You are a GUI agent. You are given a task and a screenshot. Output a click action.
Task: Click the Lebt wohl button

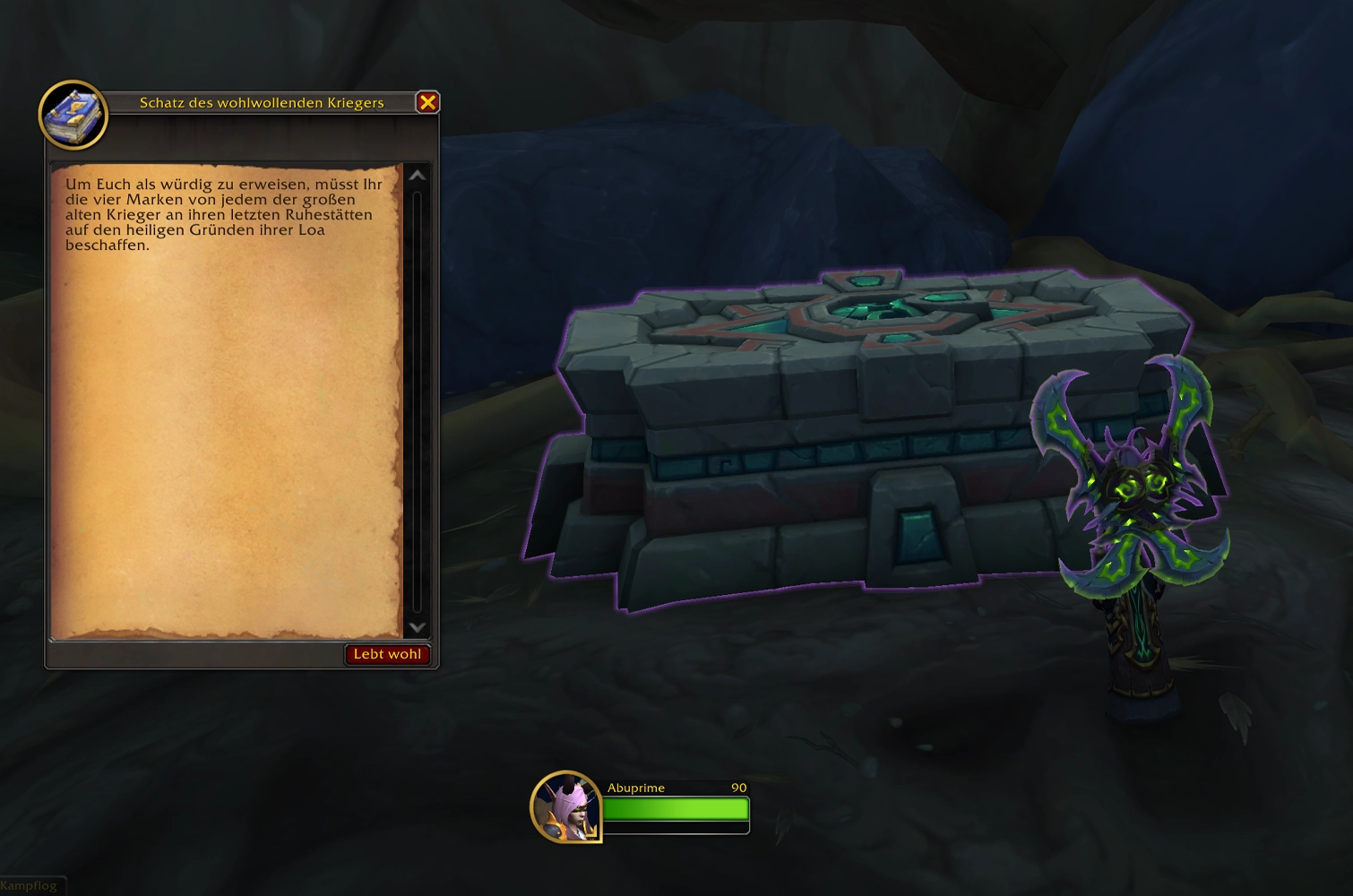coord(387,654)
